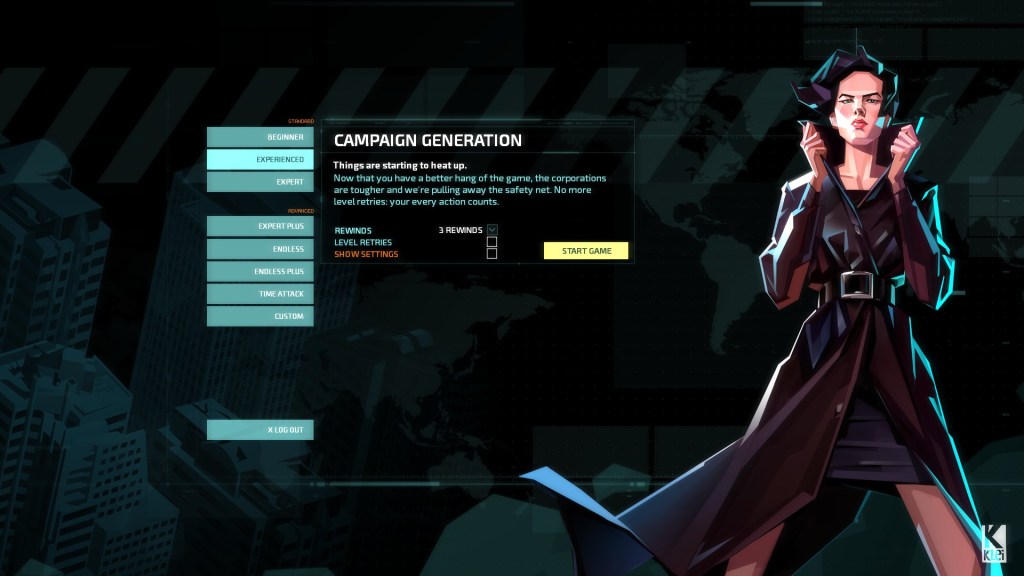This screenshot has height=576, width=1024.
Task: Choose the Endless campaign mode
Action: click(260, 249)
